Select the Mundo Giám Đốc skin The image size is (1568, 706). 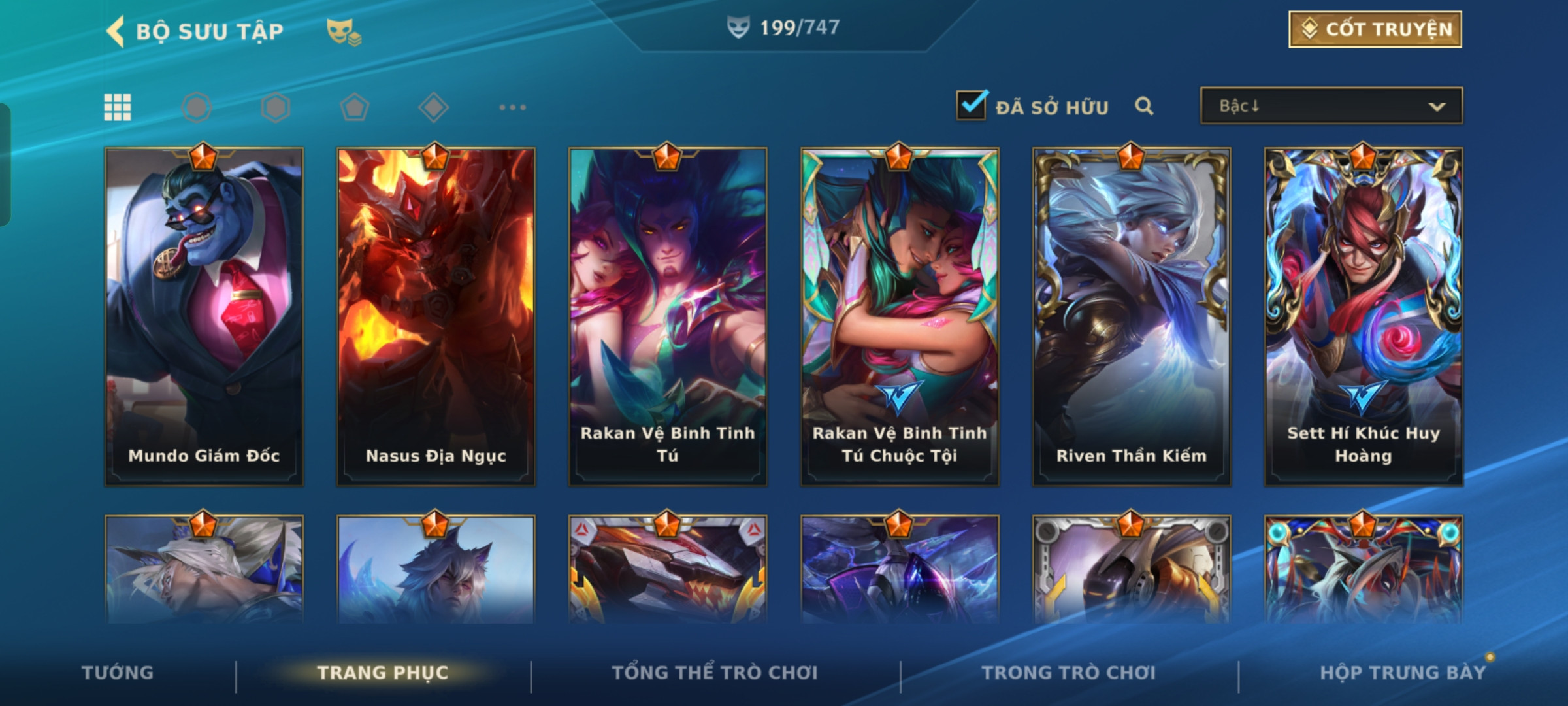[204, 317]
